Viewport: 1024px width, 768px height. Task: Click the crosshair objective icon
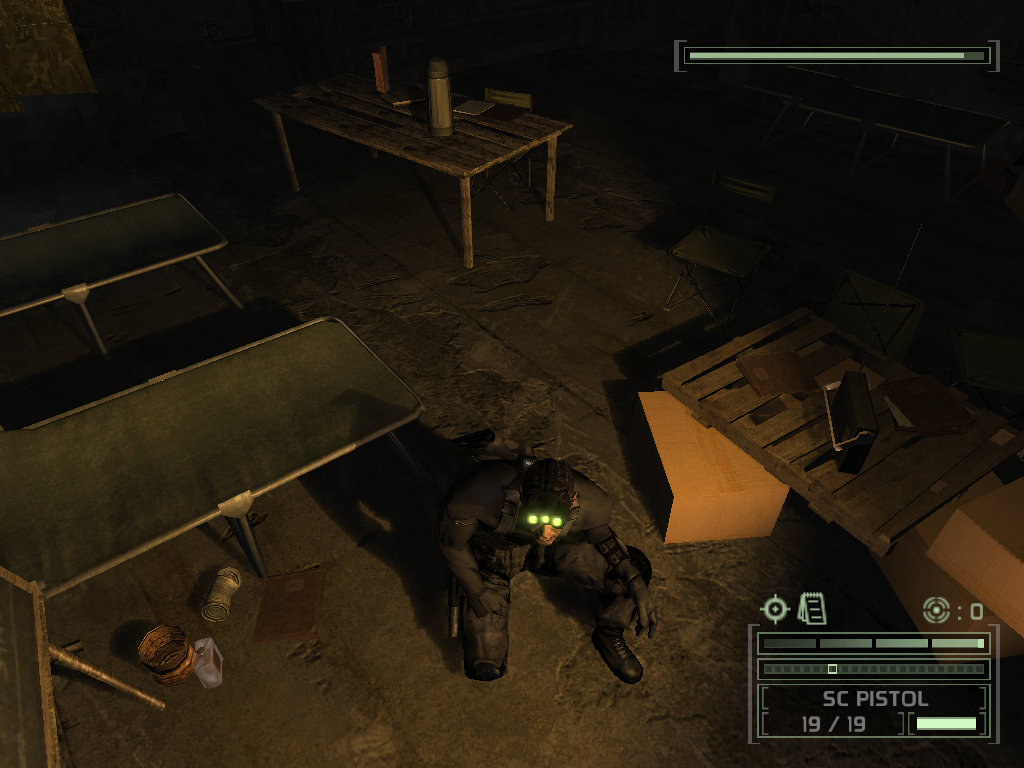coord(775,608)
